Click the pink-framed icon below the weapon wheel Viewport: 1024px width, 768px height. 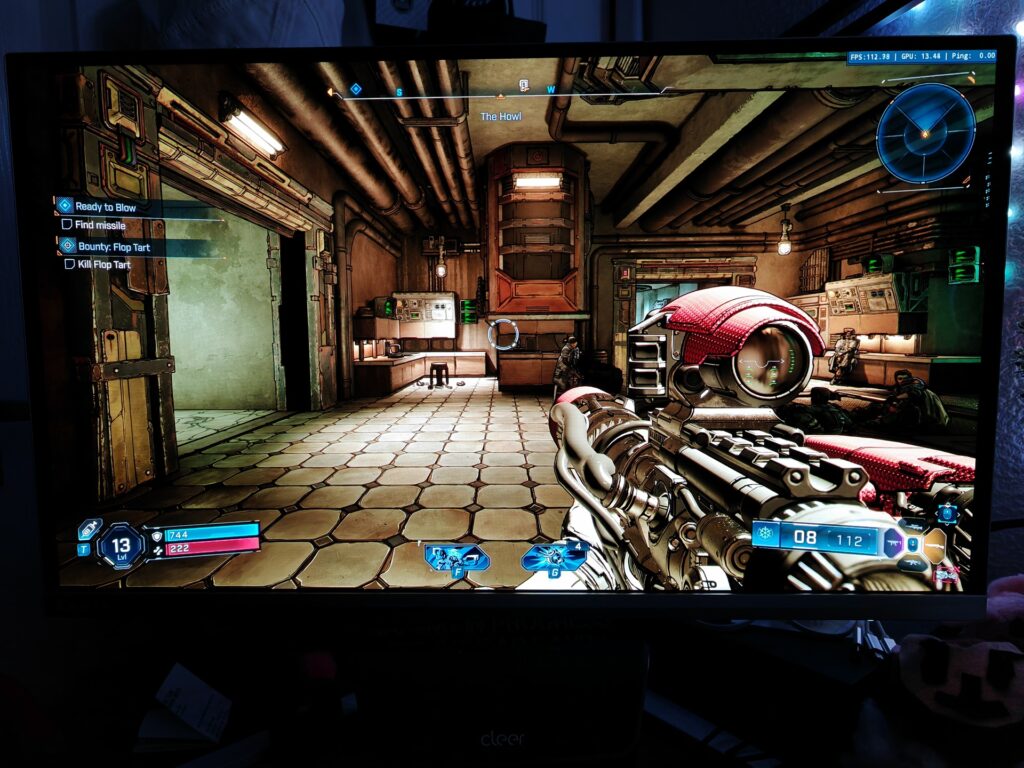pyautogui.click(x=945, y=574)
